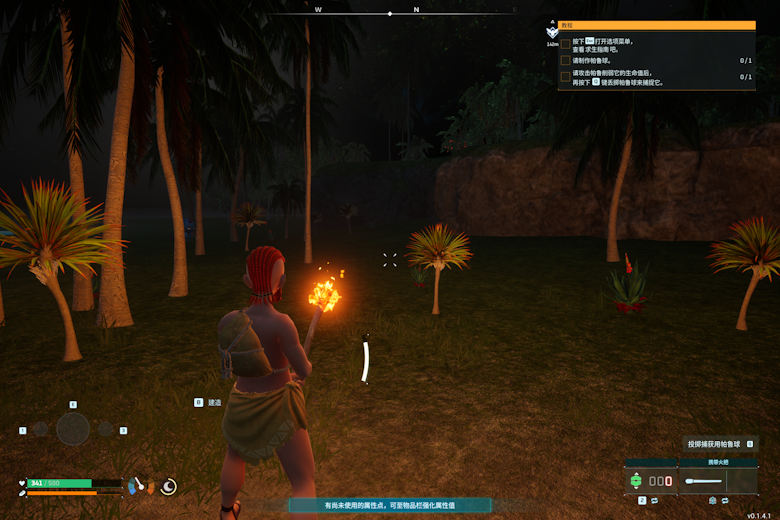Screen dimensions: 780x520
Task: Click the unused stat points notification banner
Action: pos(390,505)
